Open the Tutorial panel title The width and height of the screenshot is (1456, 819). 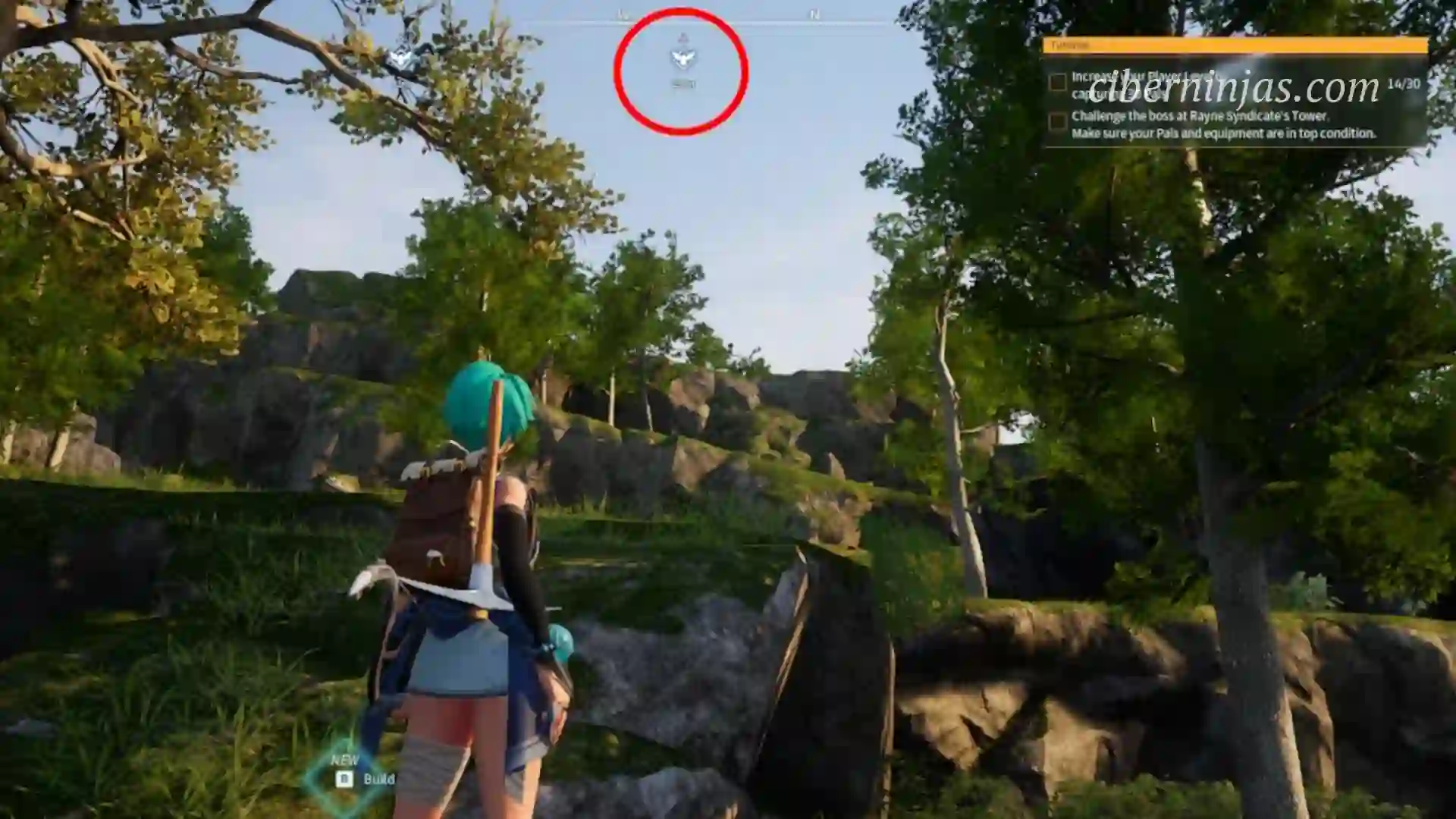pos(1069,45)
